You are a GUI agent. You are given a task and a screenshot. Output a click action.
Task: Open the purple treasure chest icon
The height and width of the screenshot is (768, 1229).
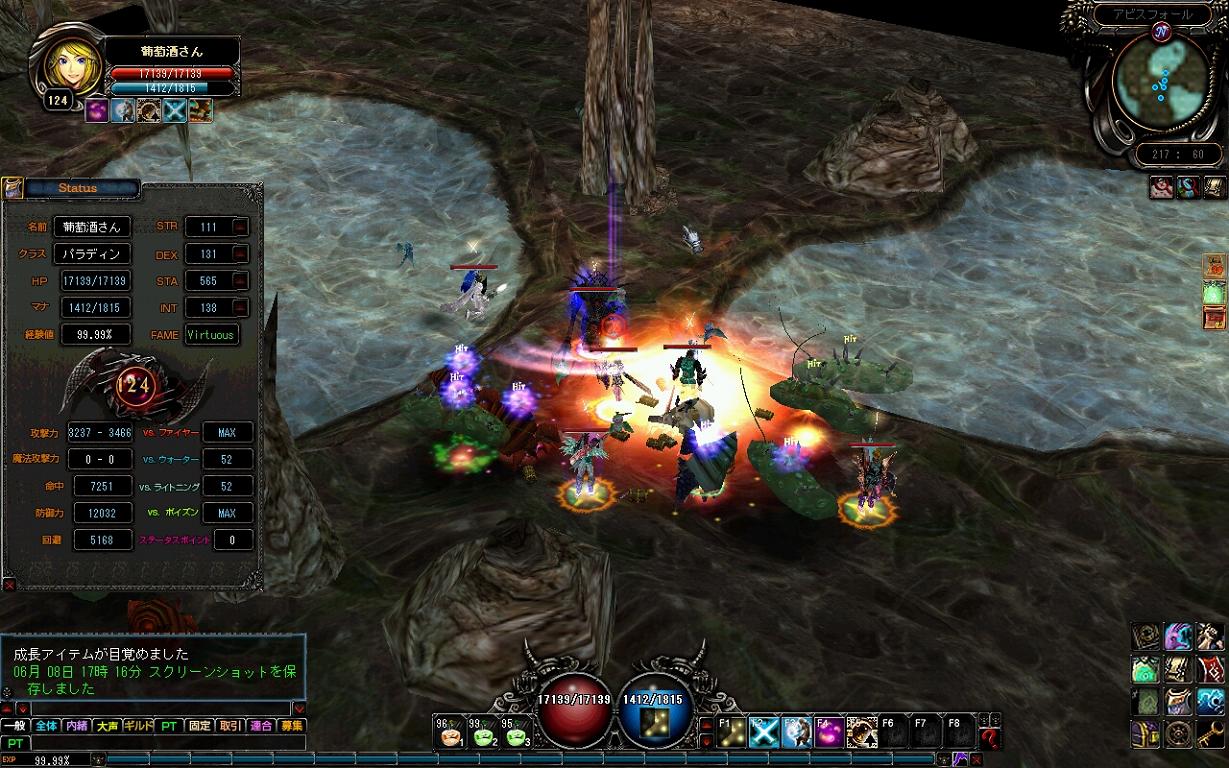coord(1146,733)
